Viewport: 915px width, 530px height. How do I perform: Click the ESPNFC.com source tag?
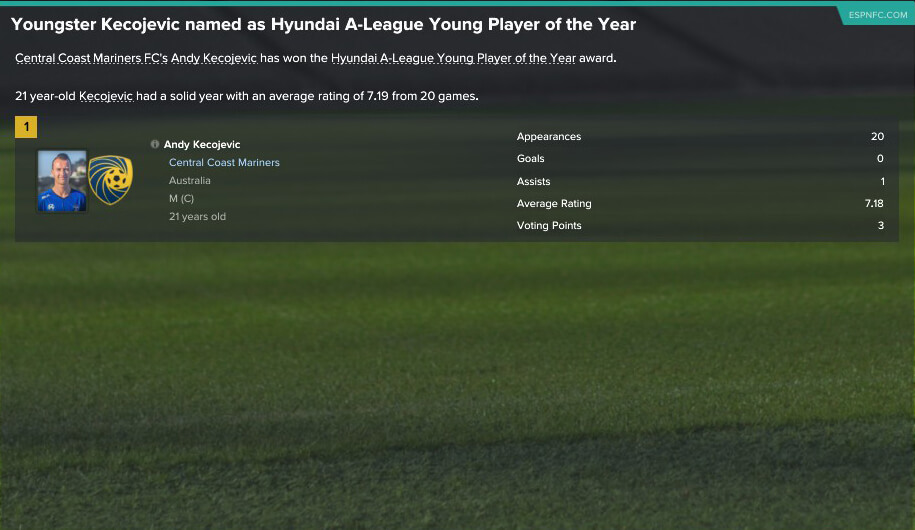pos(876,15)
